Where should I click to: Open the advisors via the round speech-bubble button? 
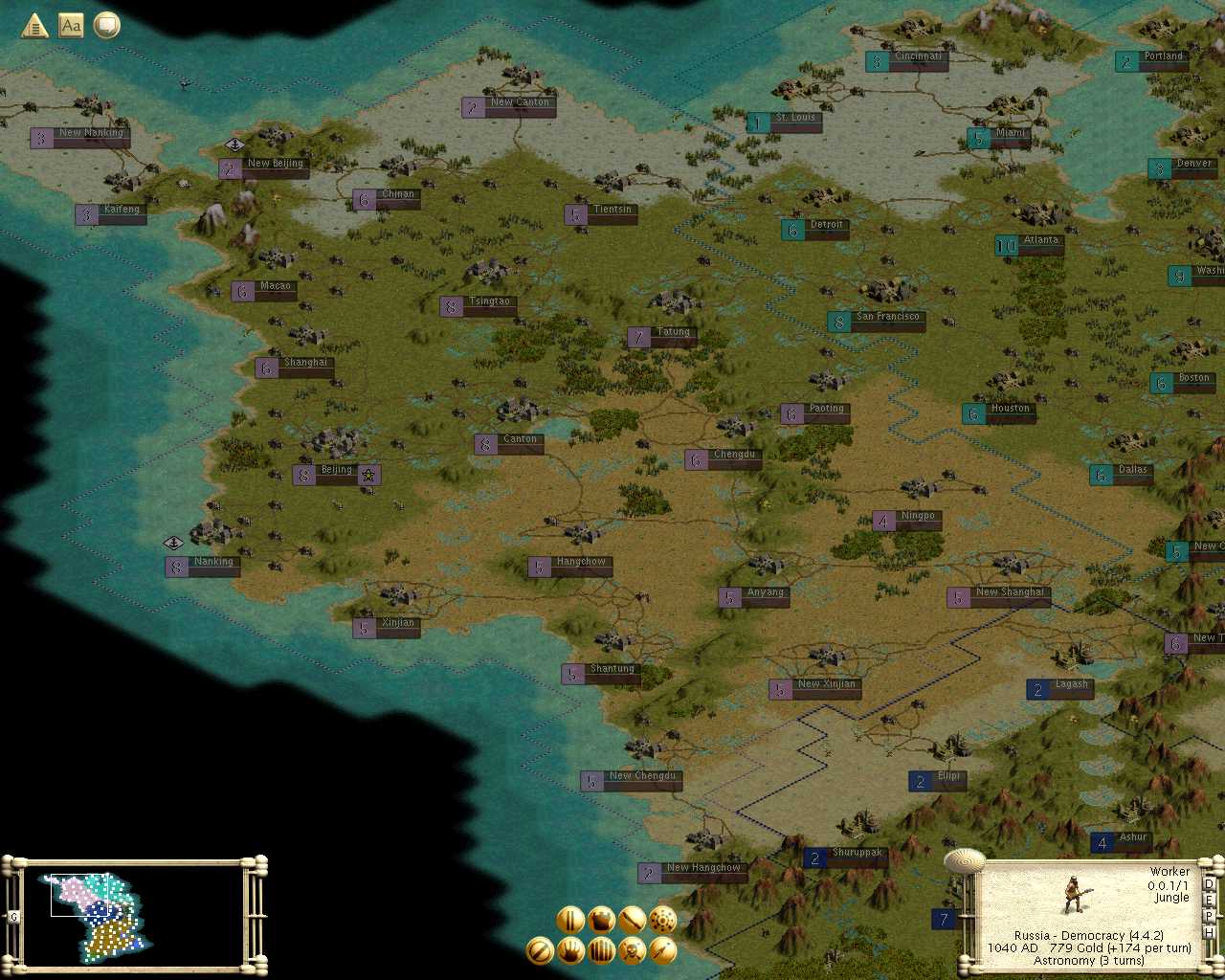click(106, 26)
